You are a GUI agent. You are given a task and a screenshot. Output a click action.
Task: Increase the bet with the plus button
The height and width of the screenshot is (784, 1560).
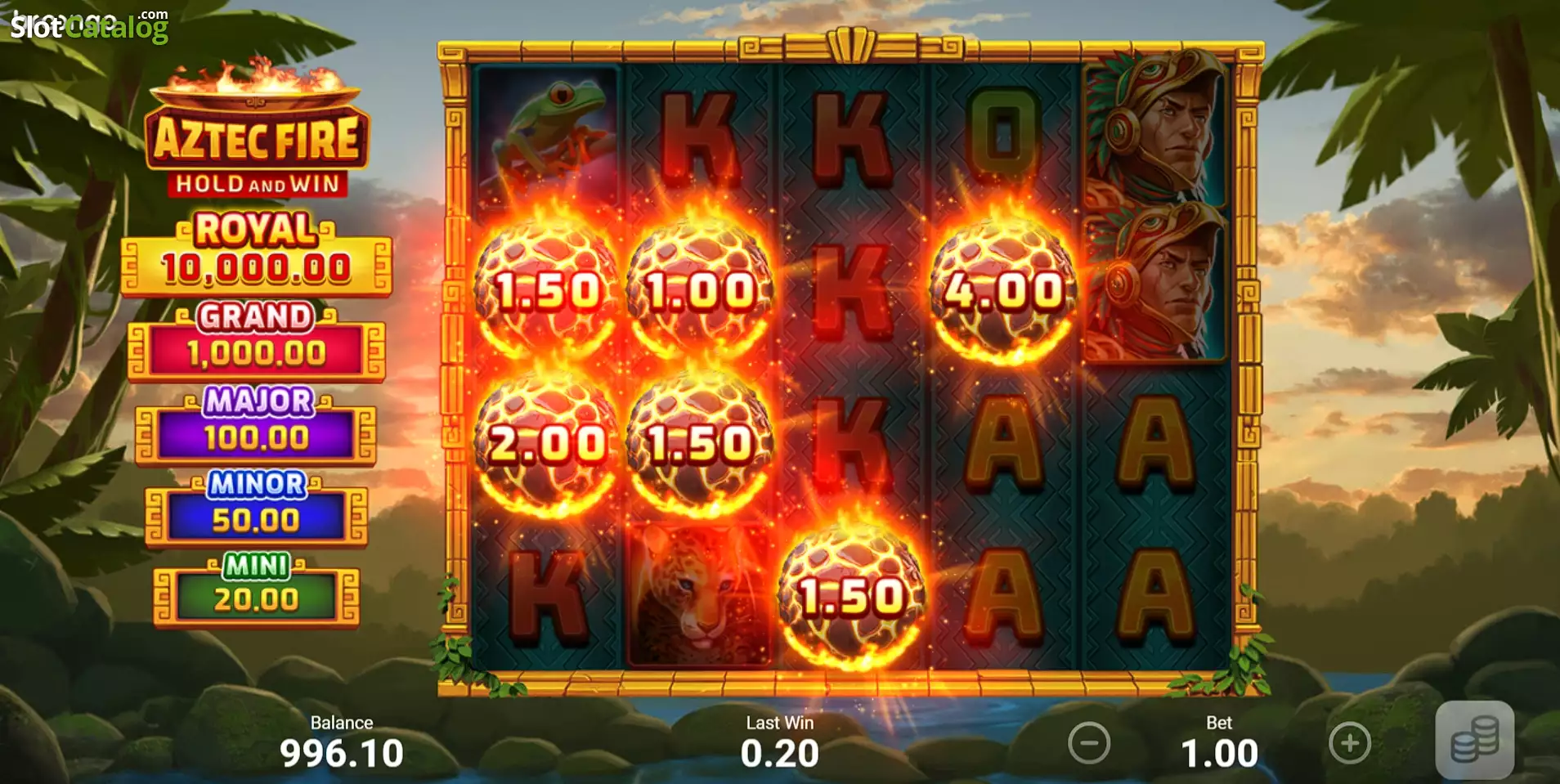tap(1349, 744)
